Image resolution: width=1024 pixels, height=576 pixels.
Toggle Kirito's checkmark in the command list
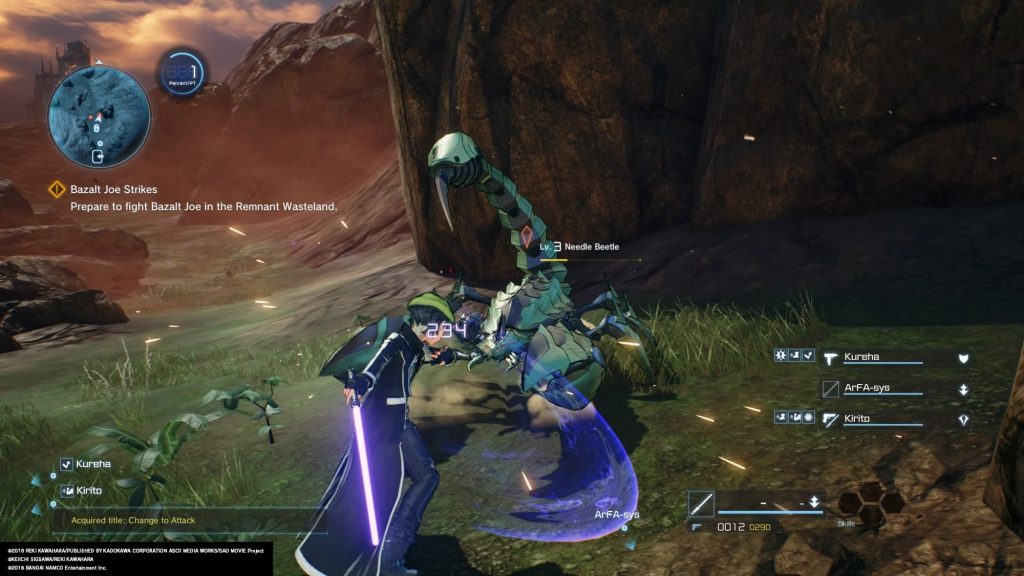[x=66, y=490]
